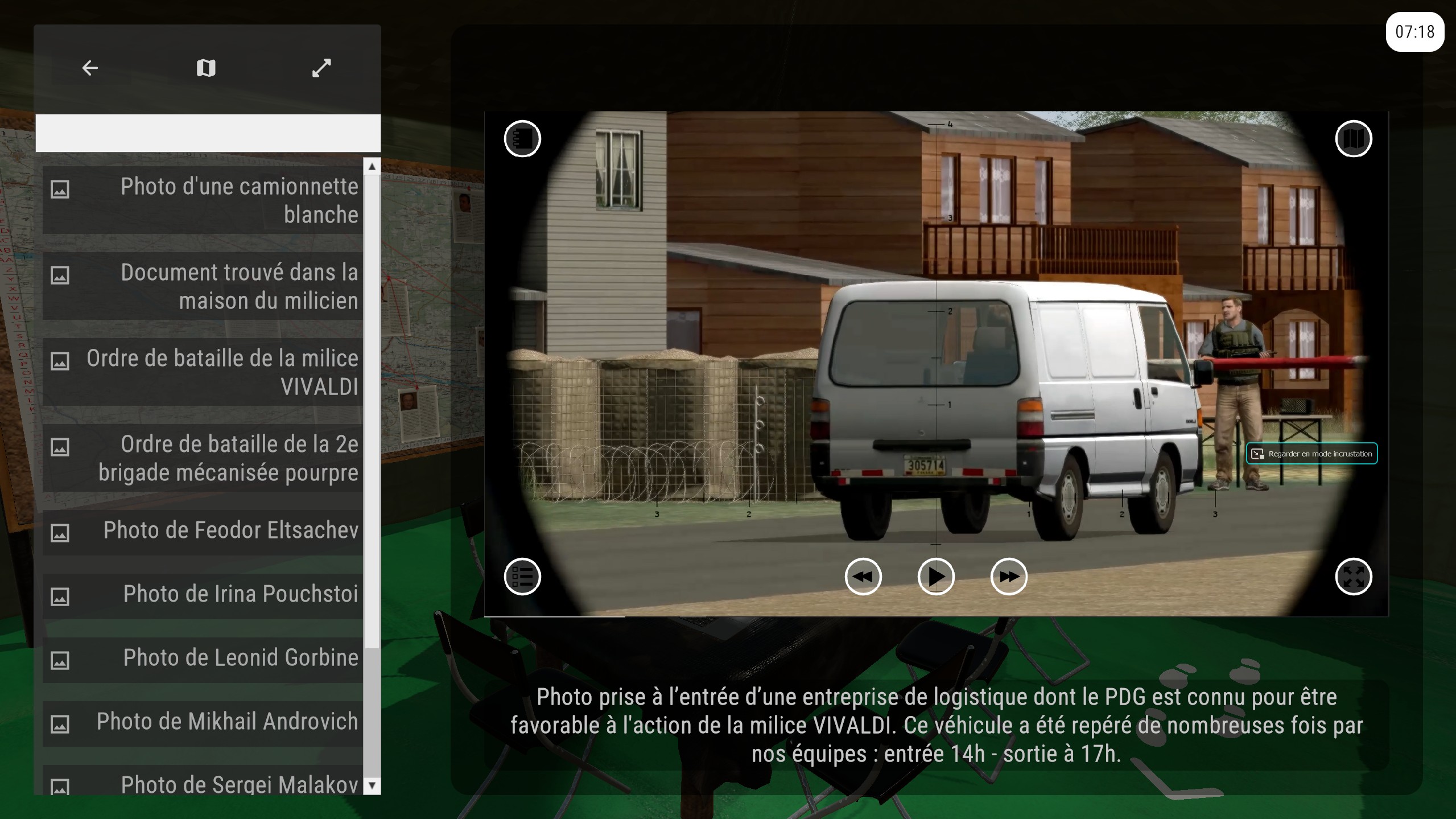Click "Regarder en mode incrustation"
This screenshot has height=819, width=1456.
[1311, 454]
